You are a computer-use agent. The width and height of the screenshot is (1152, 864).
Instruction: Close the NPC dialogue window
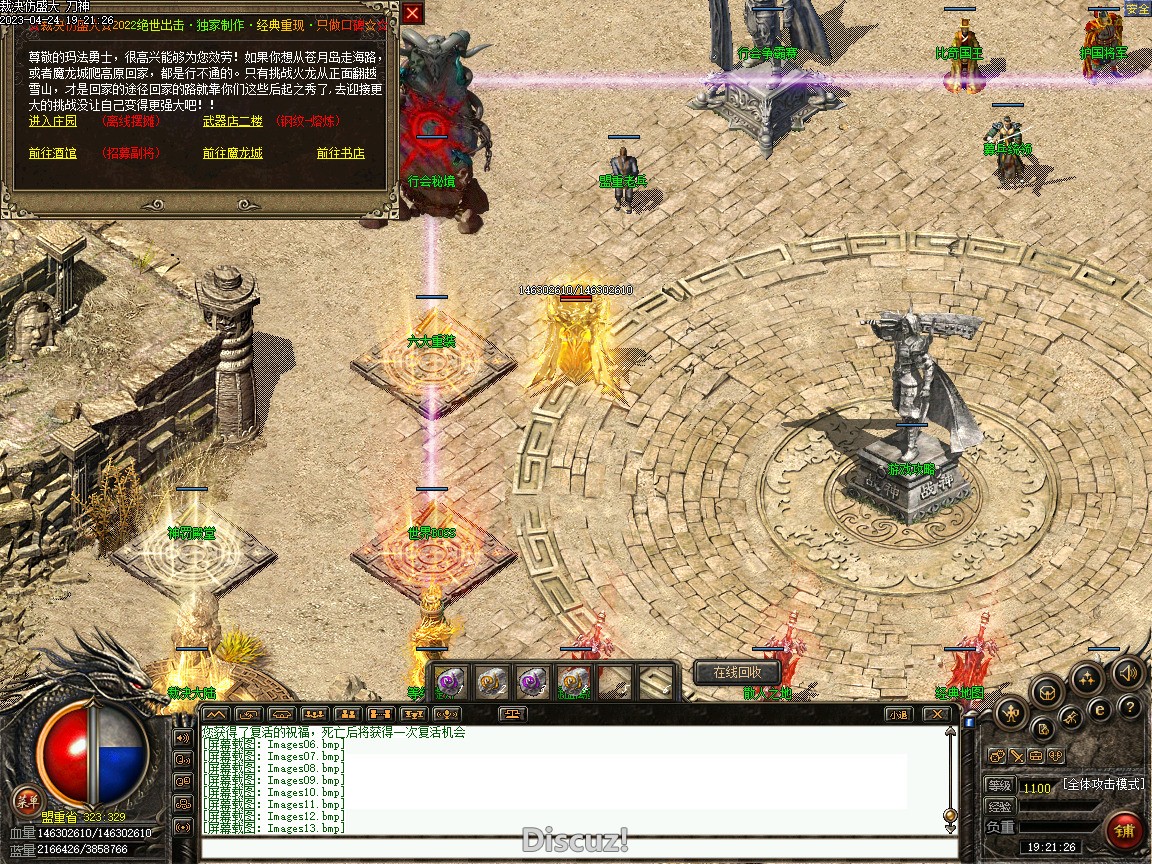click(x=412, y=14)
